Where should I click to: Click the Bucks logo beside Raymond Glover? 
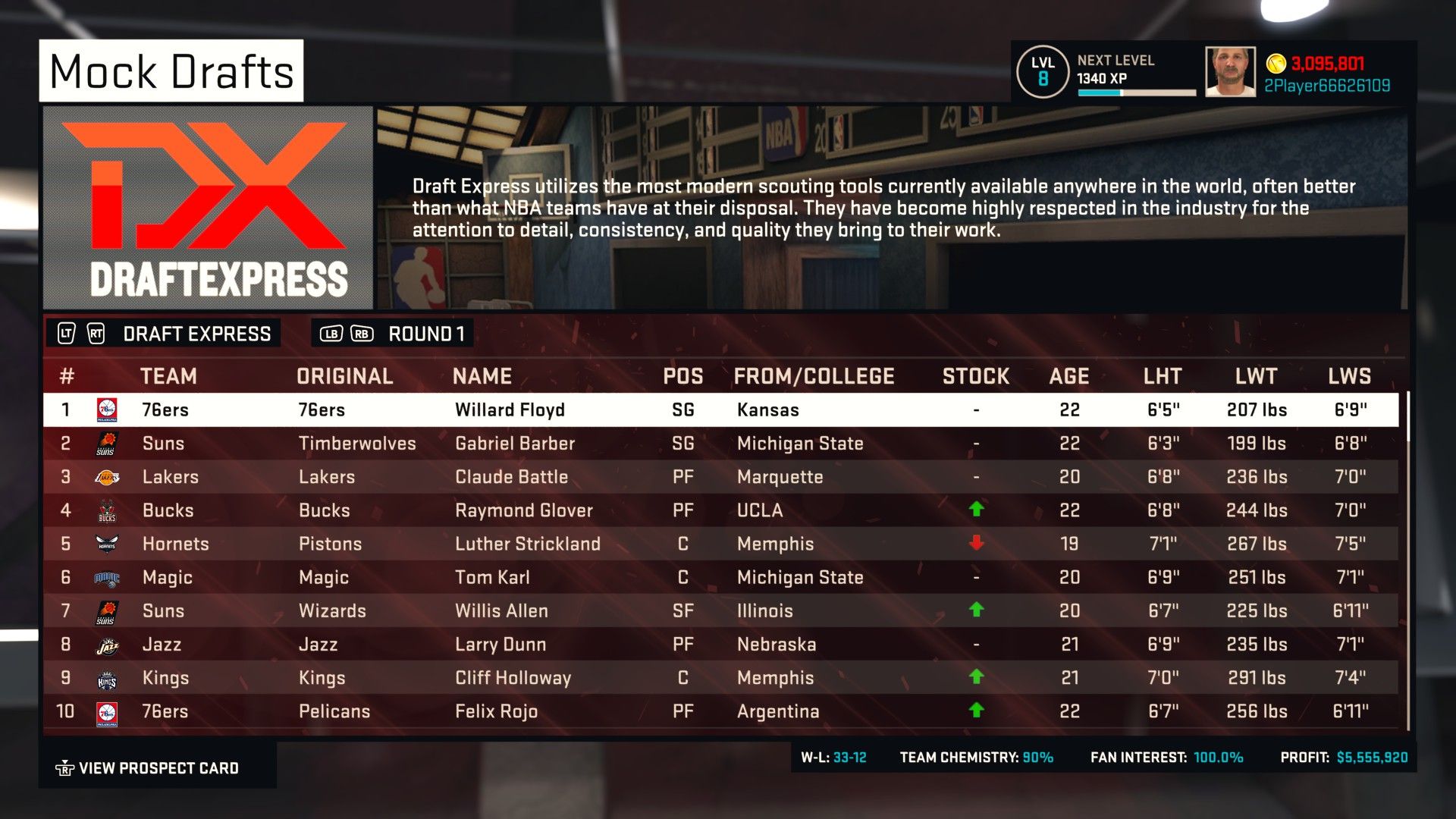(106, 510)
